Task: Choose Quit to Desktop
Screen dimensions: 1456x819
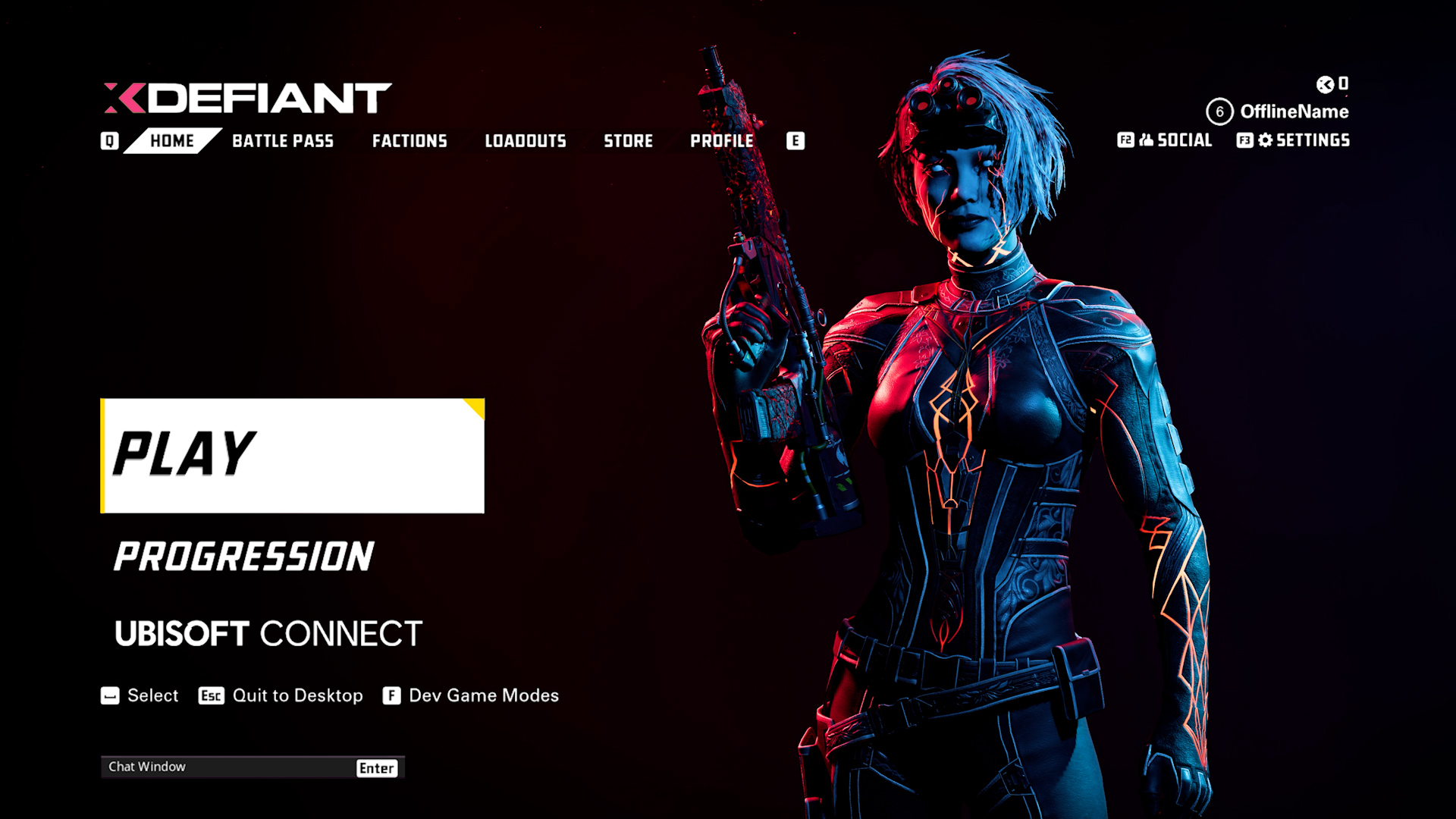Action: 297,696
